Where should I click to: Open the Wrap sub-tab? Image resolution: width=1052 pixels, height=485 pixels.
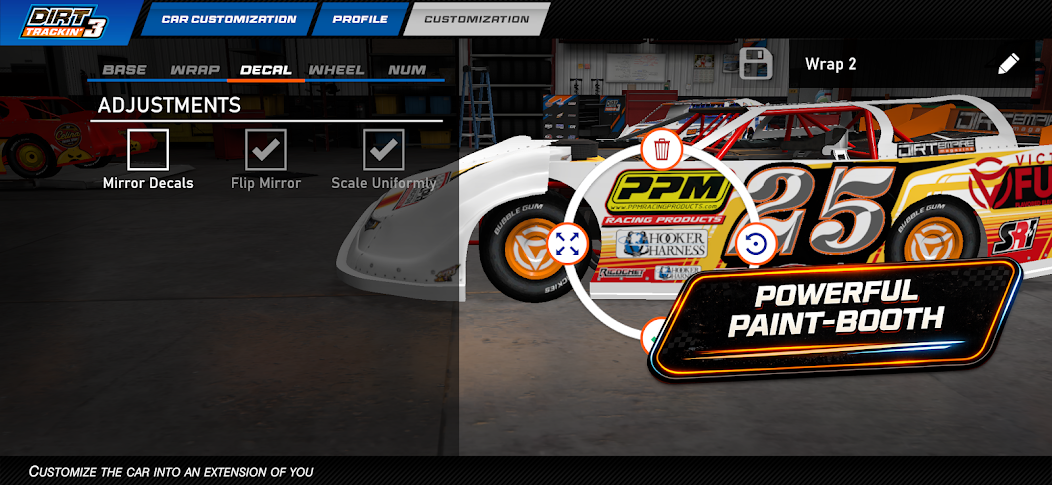[x=194, y=70]
